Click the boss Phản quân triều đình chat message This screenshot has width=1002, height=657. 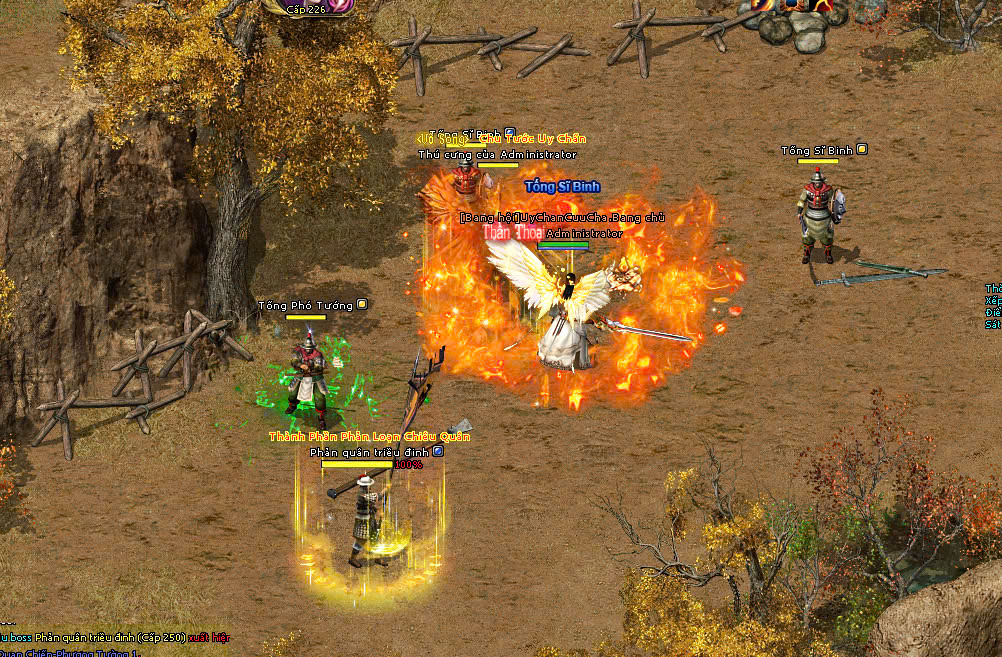[115, 637]
